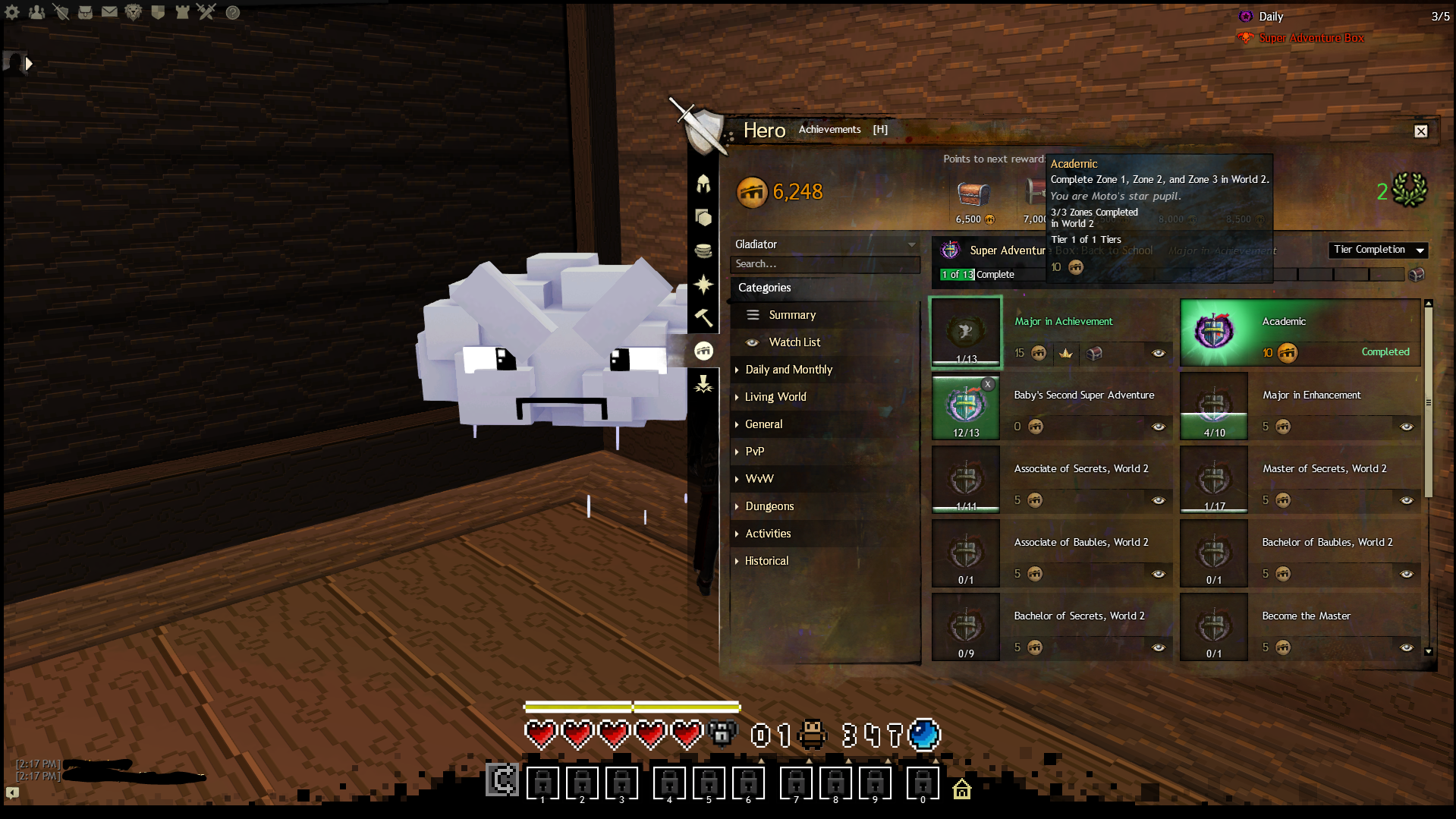Open the Watch List
The height and width of the screenshot is (819, 1456).
[x=794, y=342]
